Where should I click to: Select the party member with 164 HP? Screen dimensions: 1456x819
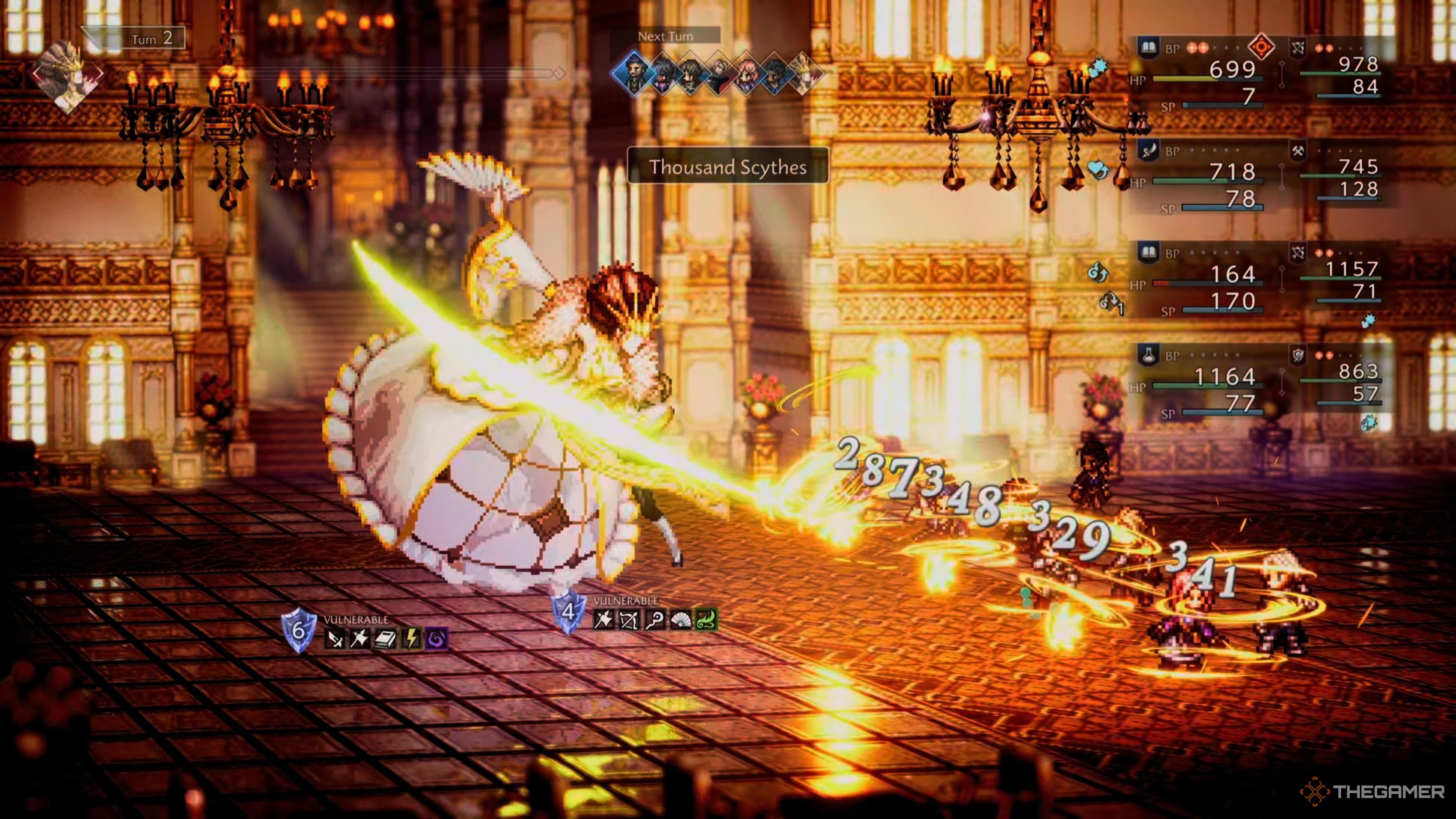point(1232,275)
